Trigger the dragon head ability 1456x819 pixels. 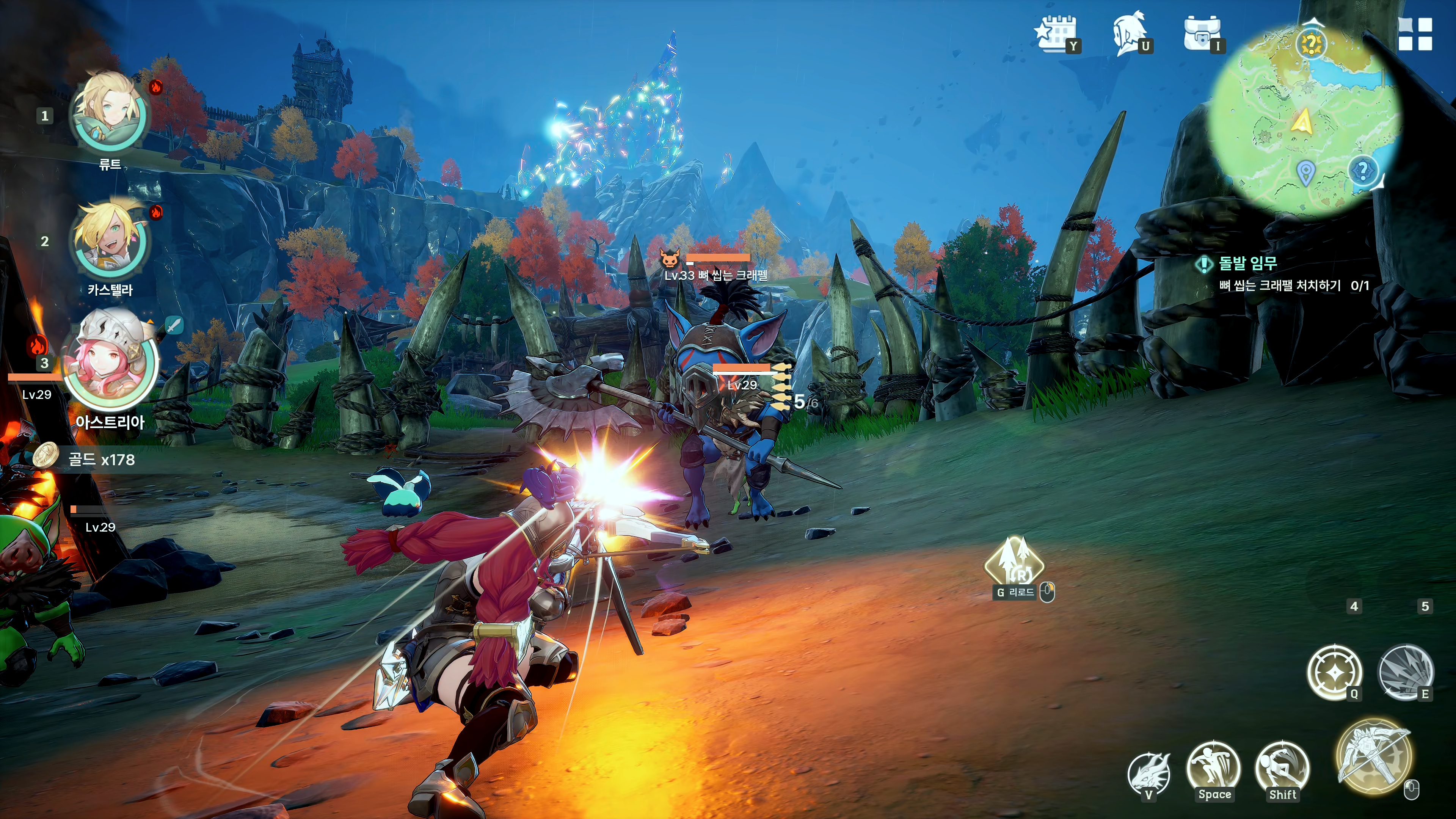click(1148, 773)
